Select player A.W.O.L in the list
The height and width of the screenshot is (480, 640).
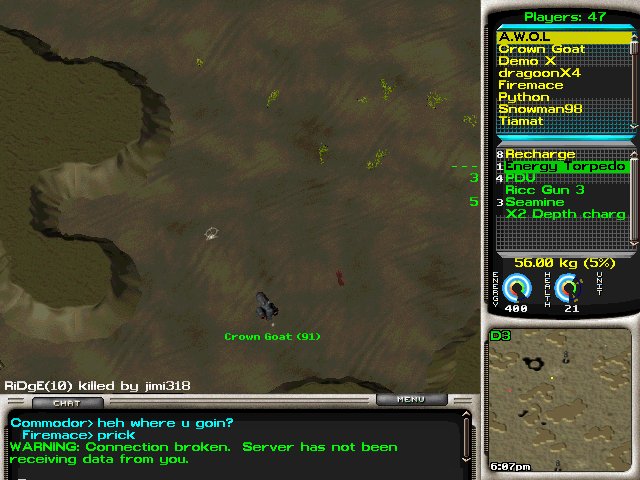point(525,37)
